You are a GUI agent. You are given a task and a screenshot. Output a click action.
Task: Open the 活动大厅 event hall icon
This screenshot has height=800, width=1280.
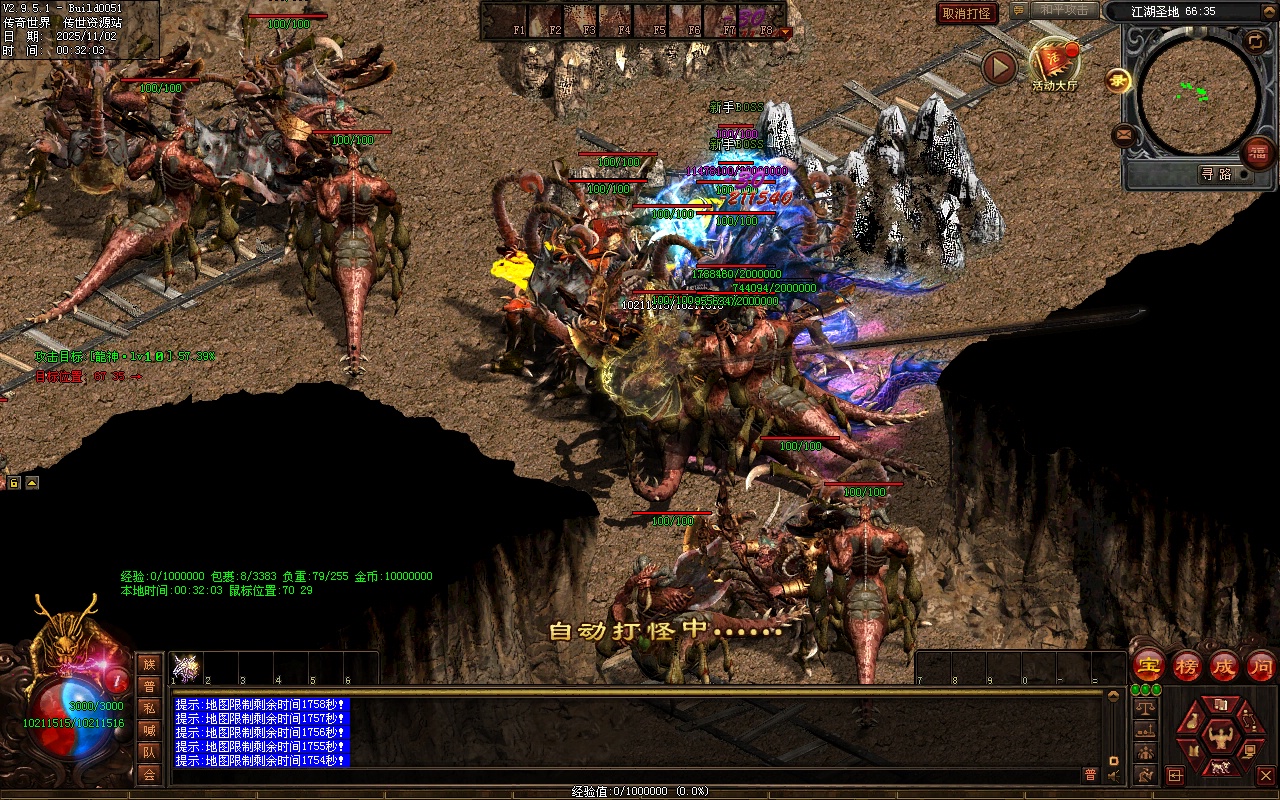coord(1055,63)
